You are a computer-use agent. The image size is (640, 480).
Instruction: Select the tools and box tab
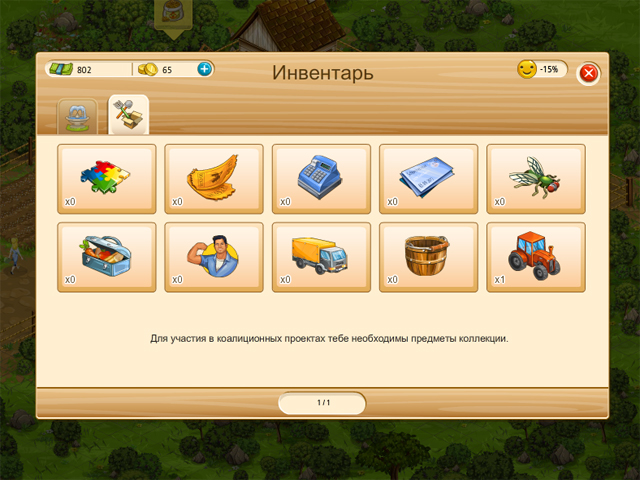[x=128, y=116]
